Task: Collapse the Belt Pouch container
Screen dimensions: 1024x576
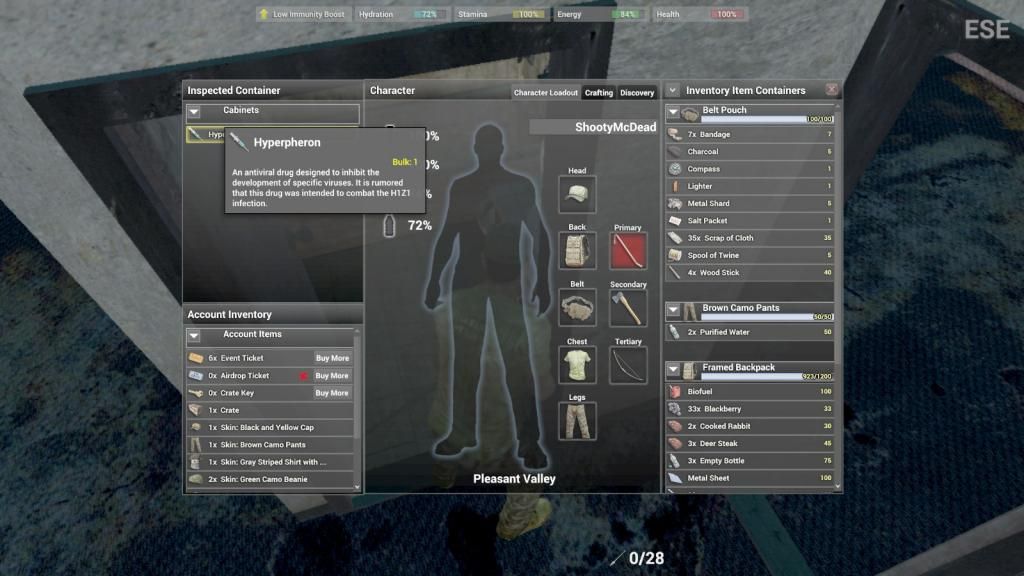Action: click(x=673, y=112)
